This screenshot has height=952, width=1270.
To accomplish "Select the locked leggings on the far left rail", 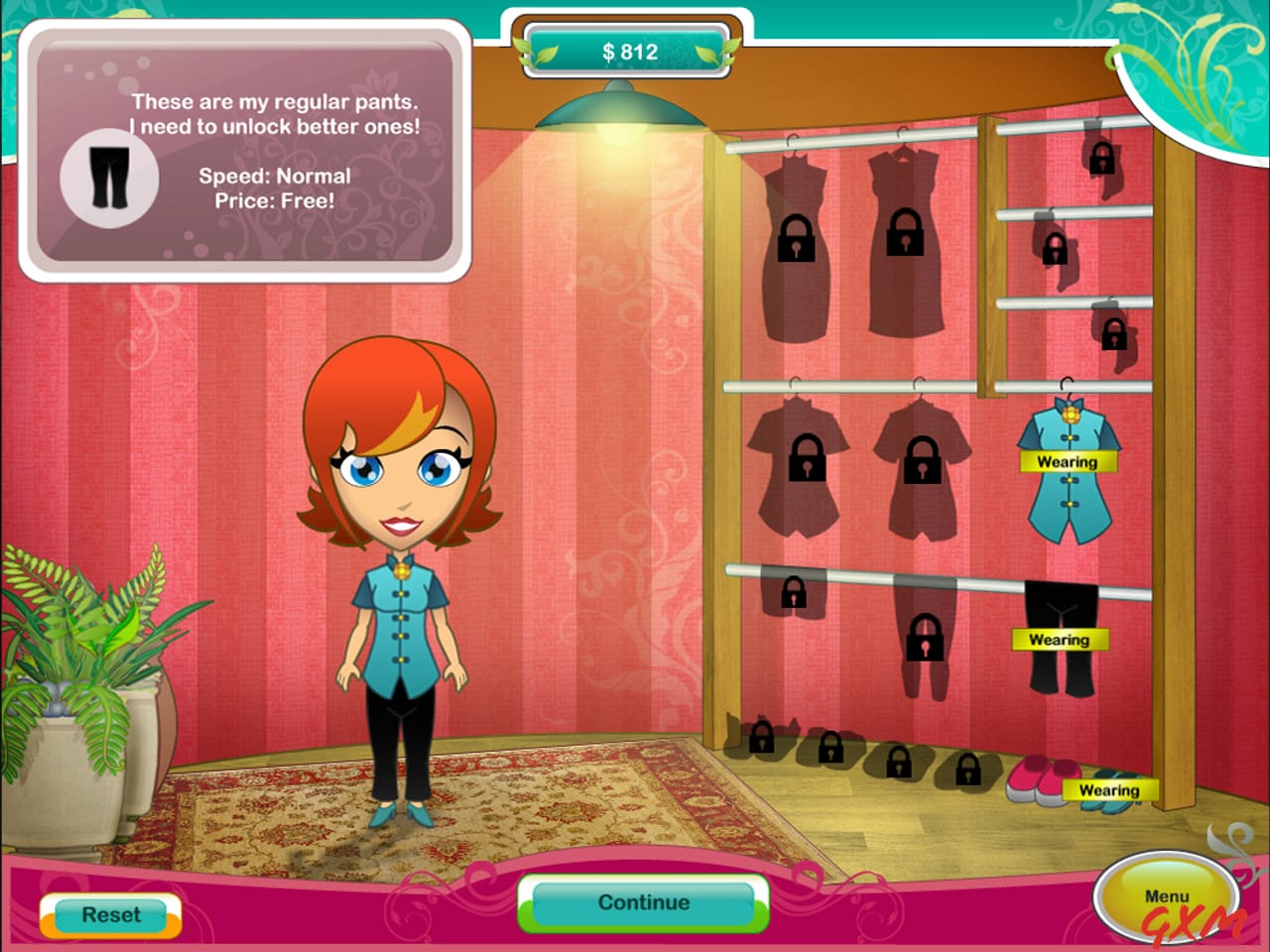I will (794, 595).
